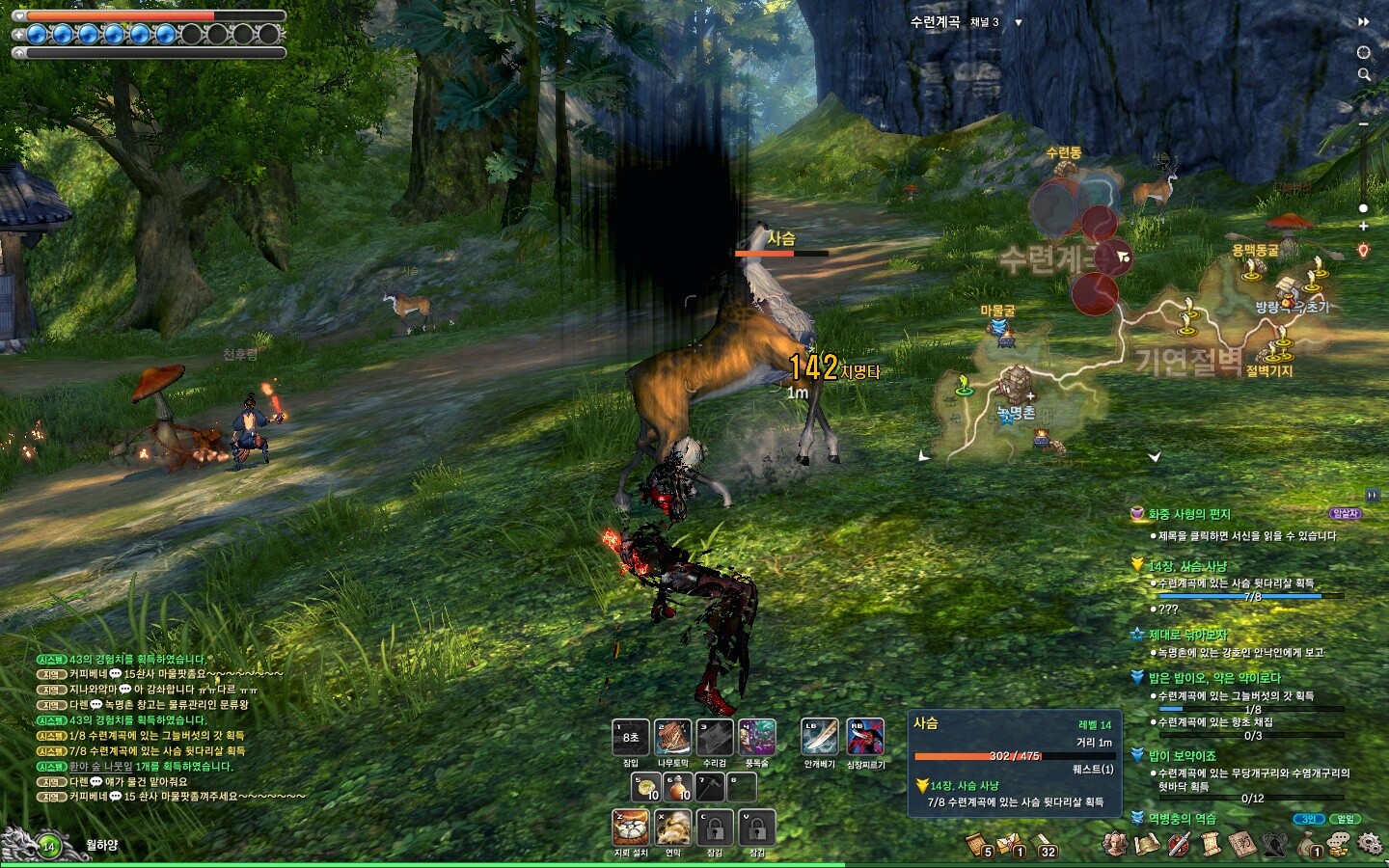Select the 녹명촌 village marker on the map
Image resolution: width=1389 pixels, height=868 pixels.
[x=1014, y=388]
